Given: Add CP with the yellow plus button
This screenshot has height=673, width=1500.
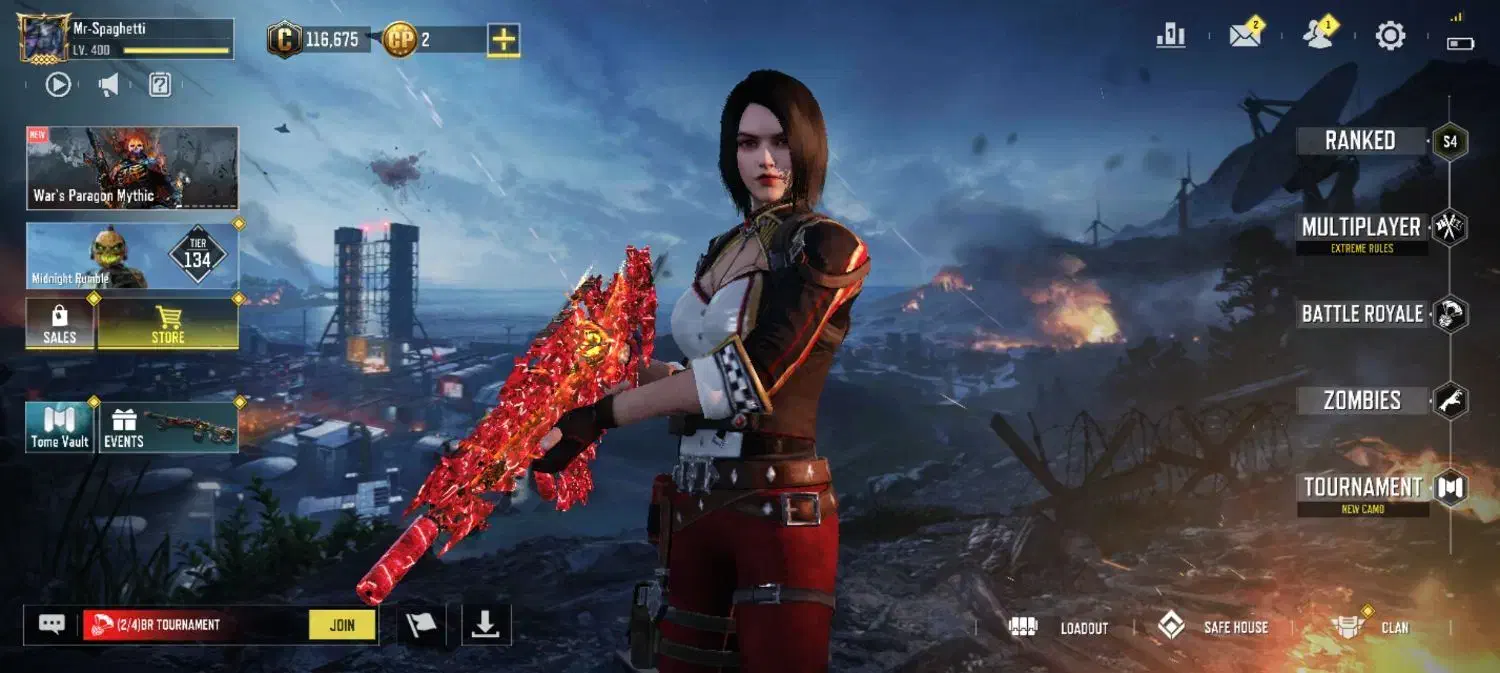Looking at the screenshot, I should click(503, 40).
